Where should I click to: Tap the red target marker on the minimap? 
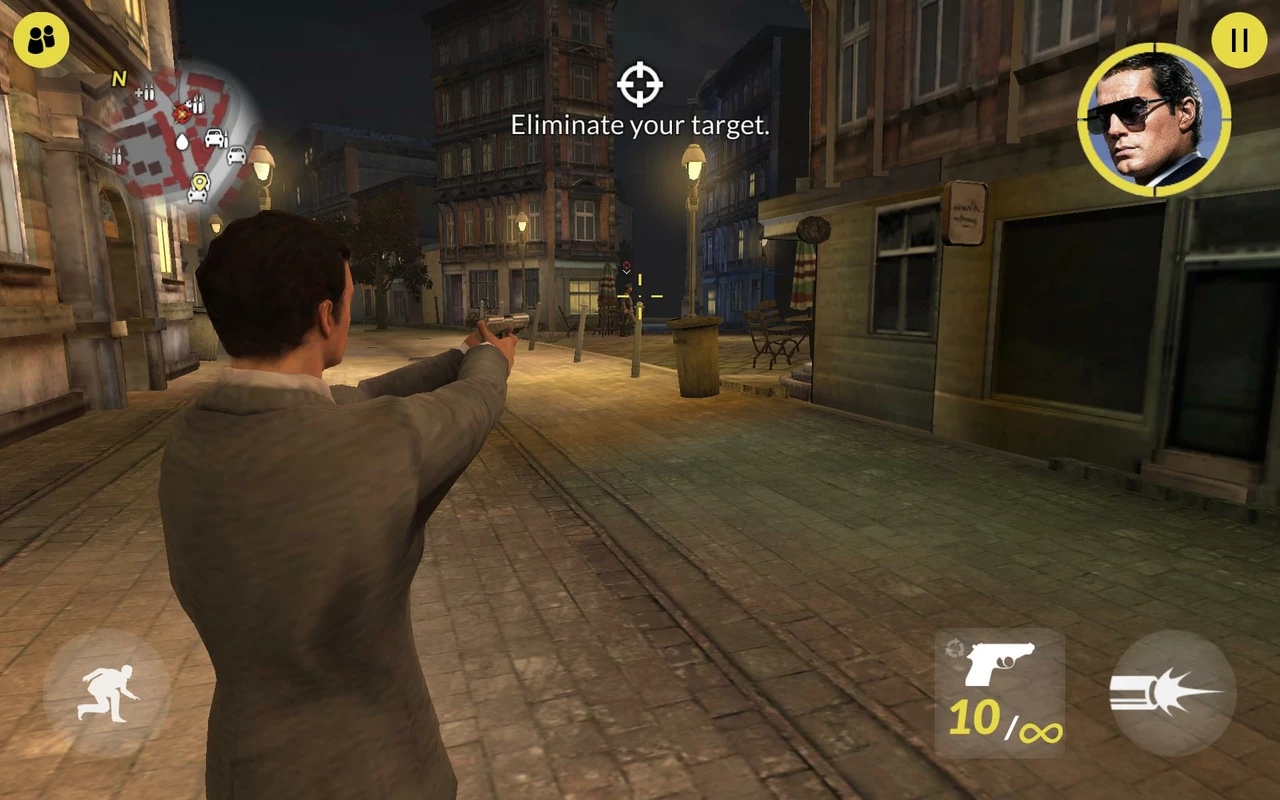(182, 115)
